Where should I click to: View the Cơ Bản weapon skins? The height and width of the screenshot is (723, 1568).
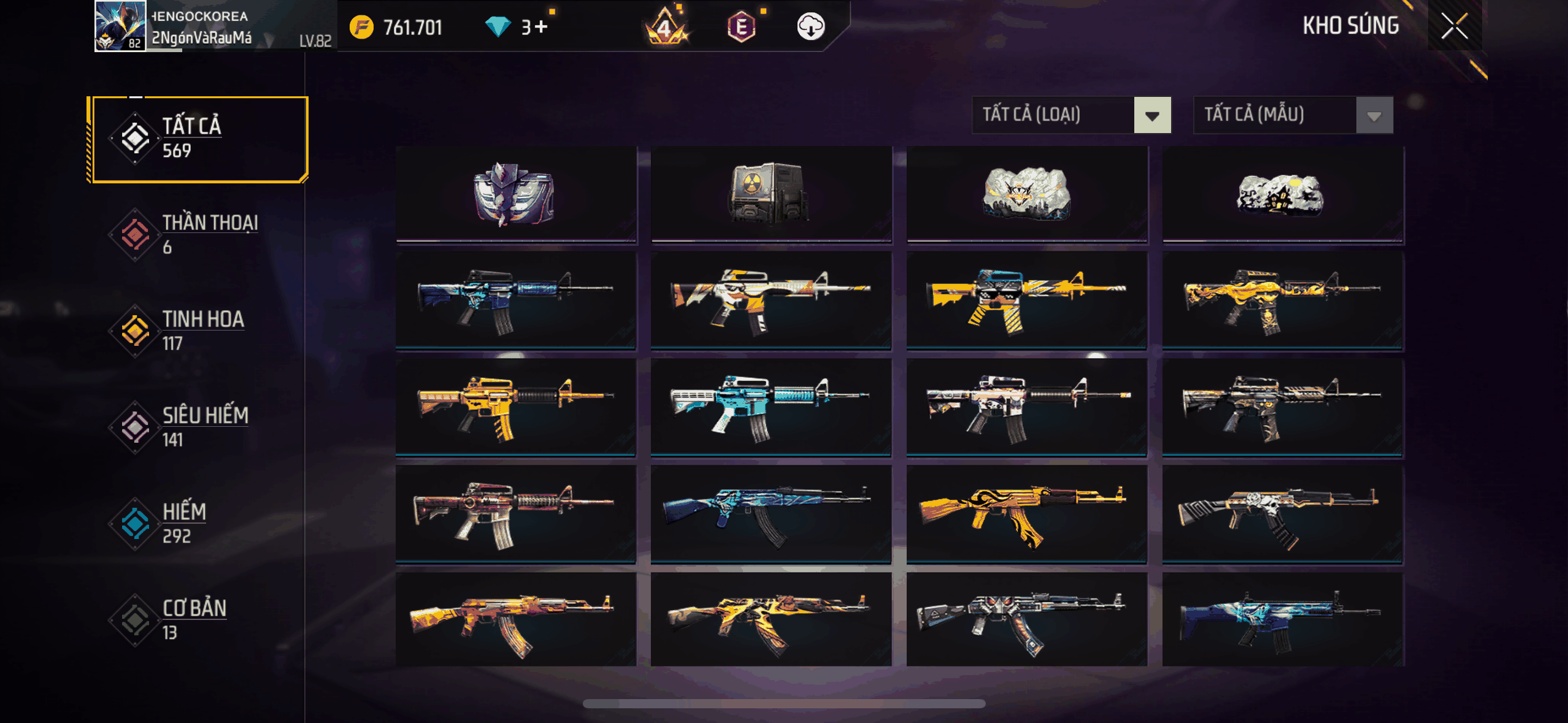click(198, 620)
